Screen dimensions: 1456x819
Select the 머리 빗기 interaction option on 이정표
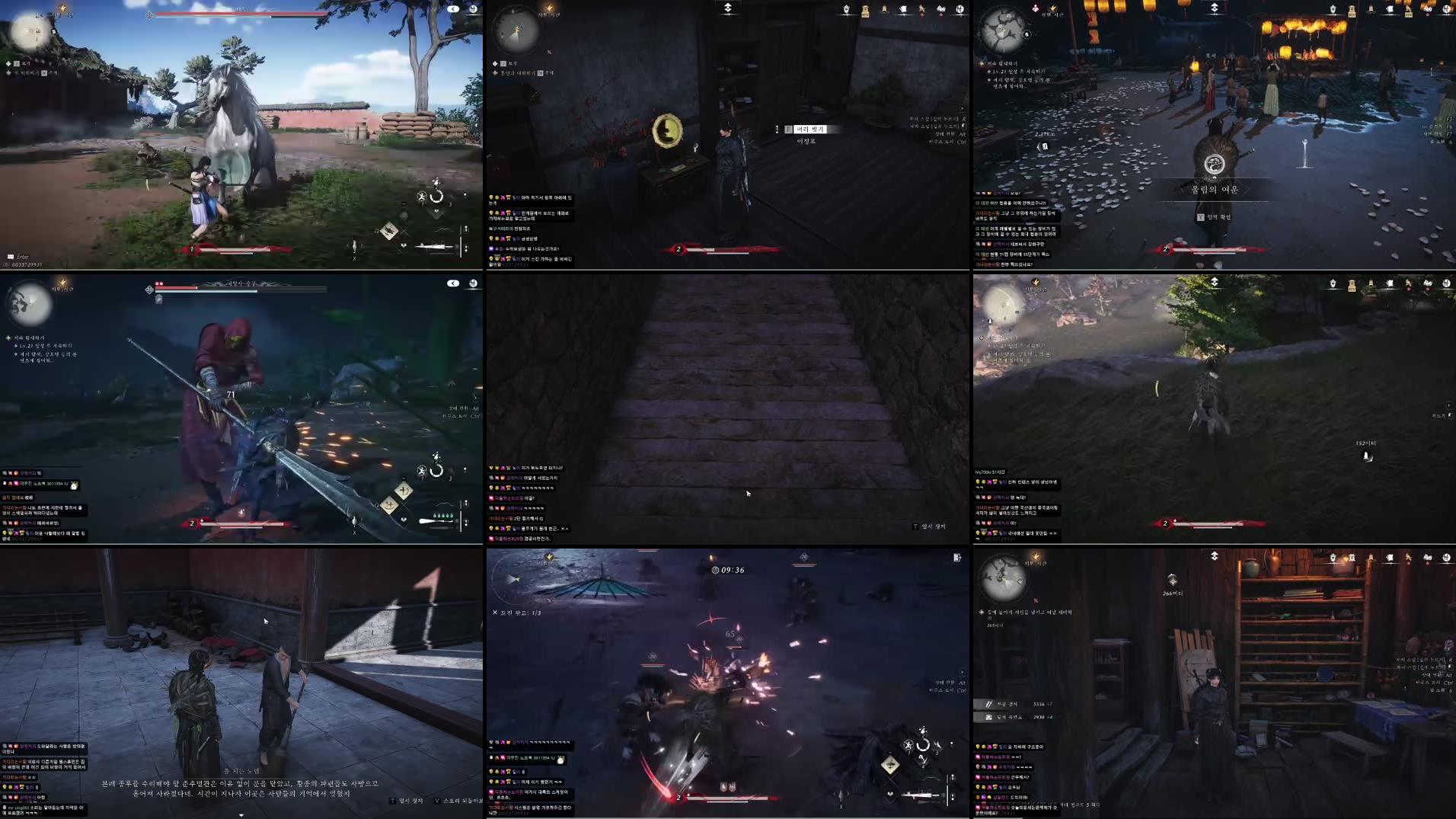(x=809, y=129)
